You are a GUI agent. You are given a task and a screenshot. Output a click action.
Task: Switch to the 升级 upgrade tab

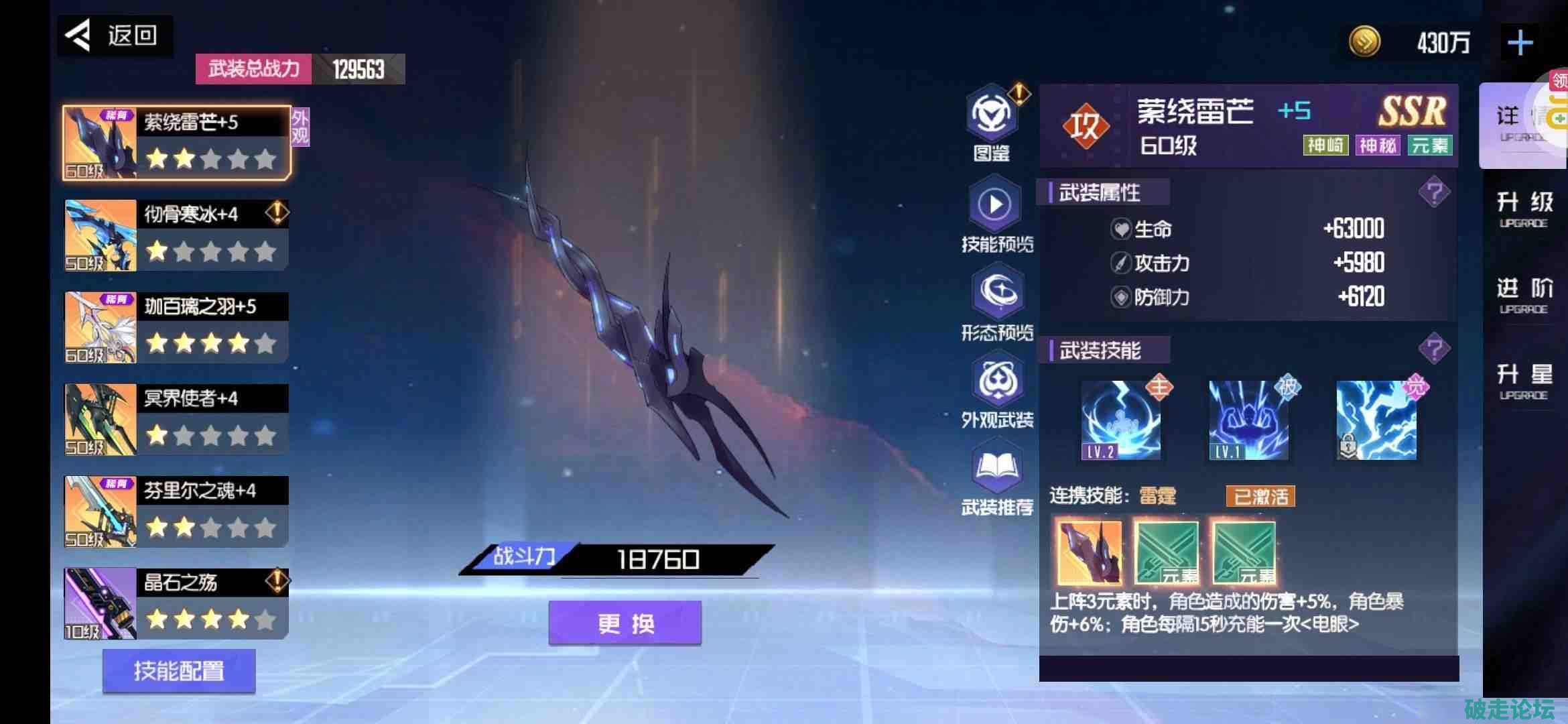[1524, 209]
